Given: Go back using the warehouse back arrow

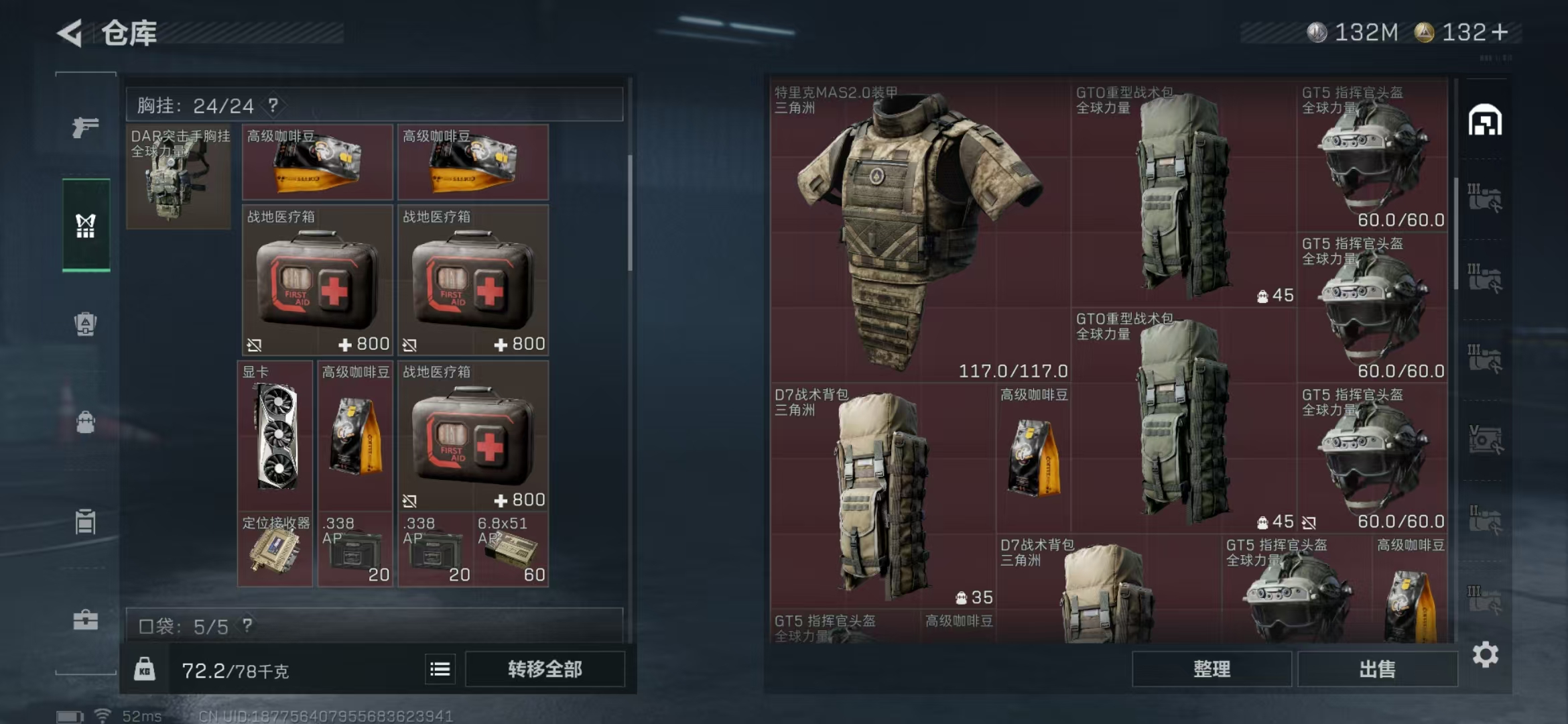Looking at the screenshot, I should click(x=70, y=33).
